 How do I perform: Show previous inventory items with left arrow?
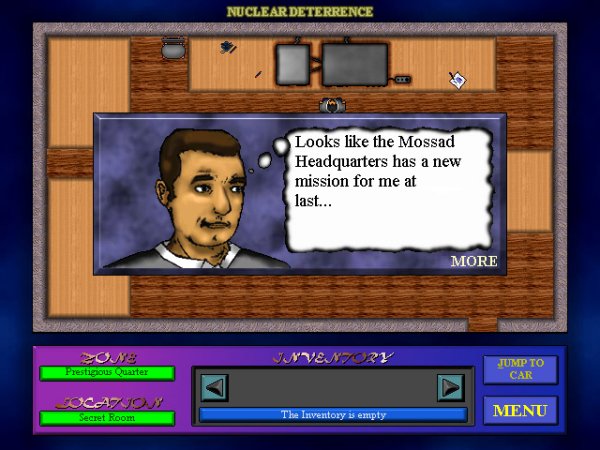click(216, 387)
